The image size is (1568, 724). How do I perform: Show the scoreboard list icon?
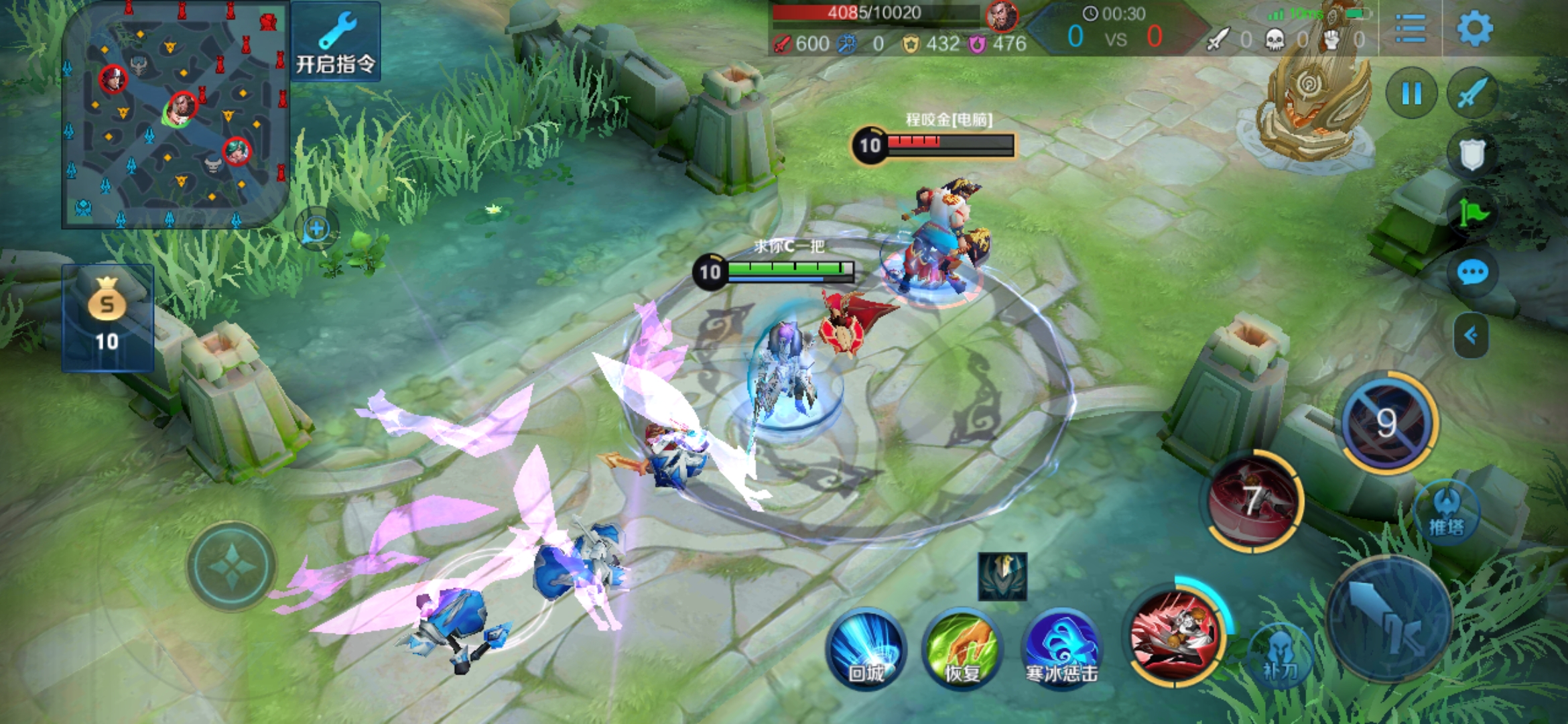tap(1410, 28)
